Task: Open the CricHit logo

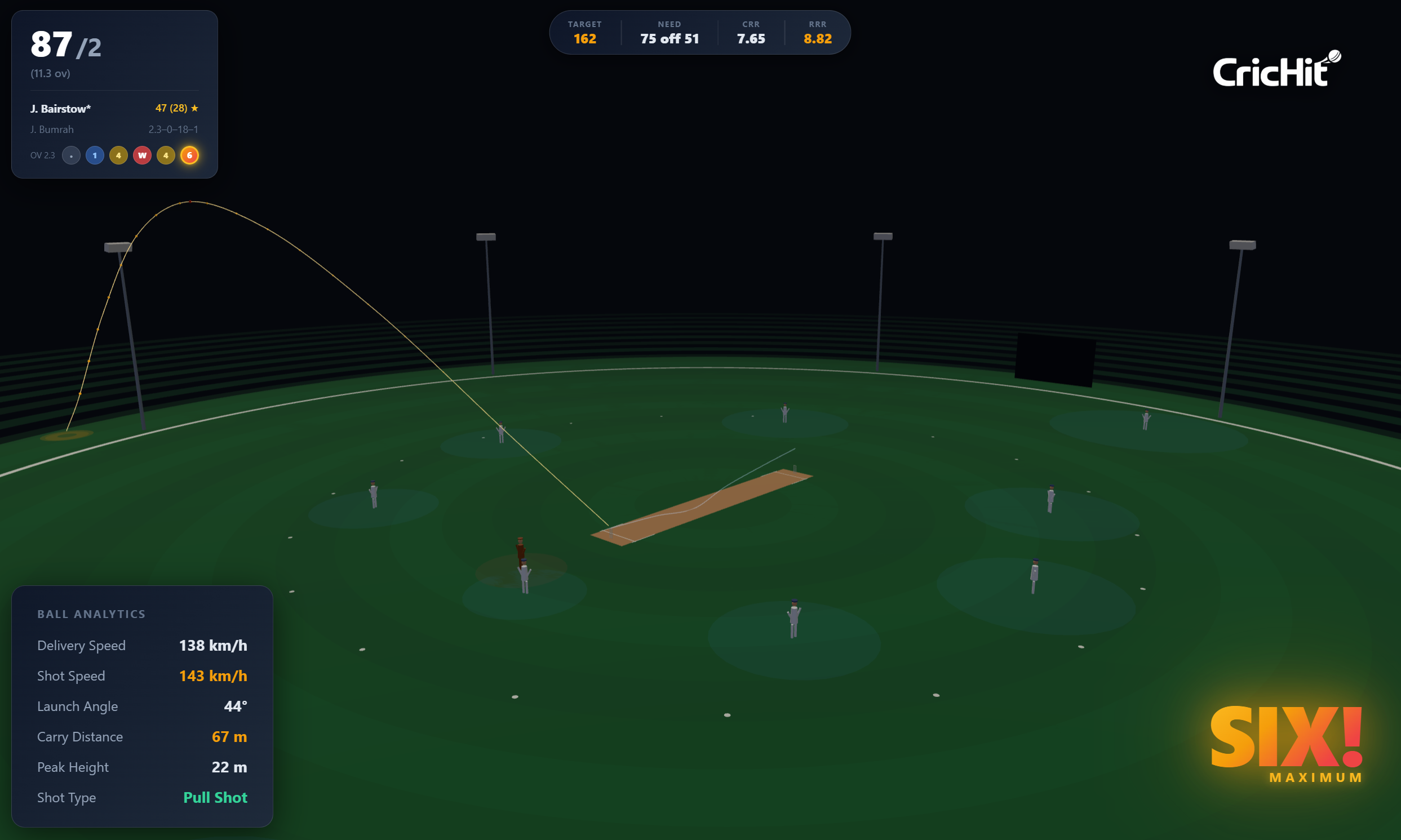Action: [1276, 72]
